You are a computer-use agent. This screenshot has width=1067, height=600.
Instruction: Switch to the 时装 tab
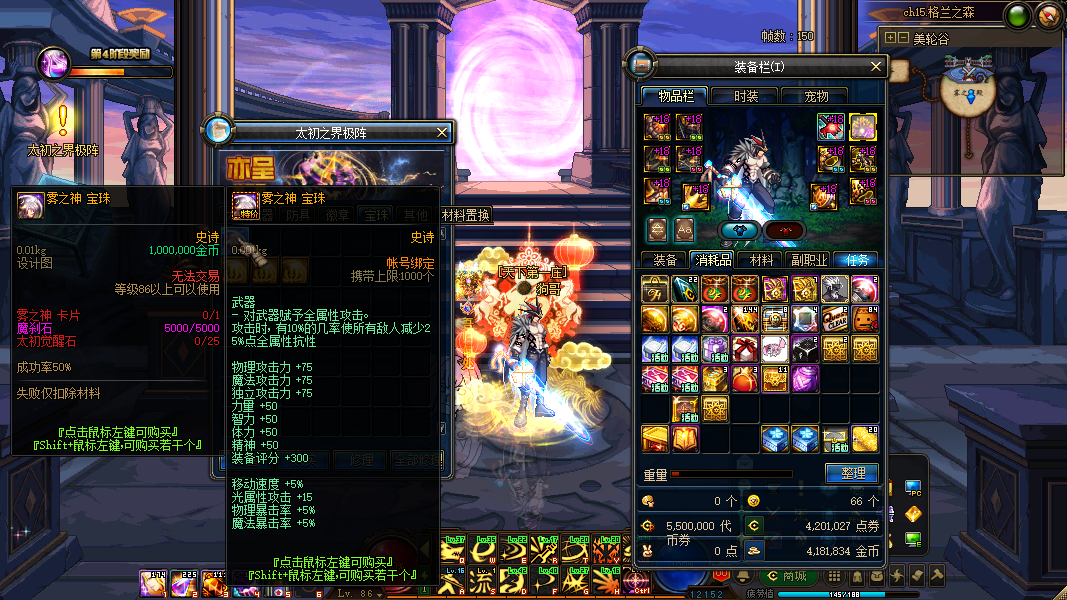click(746, 96)
